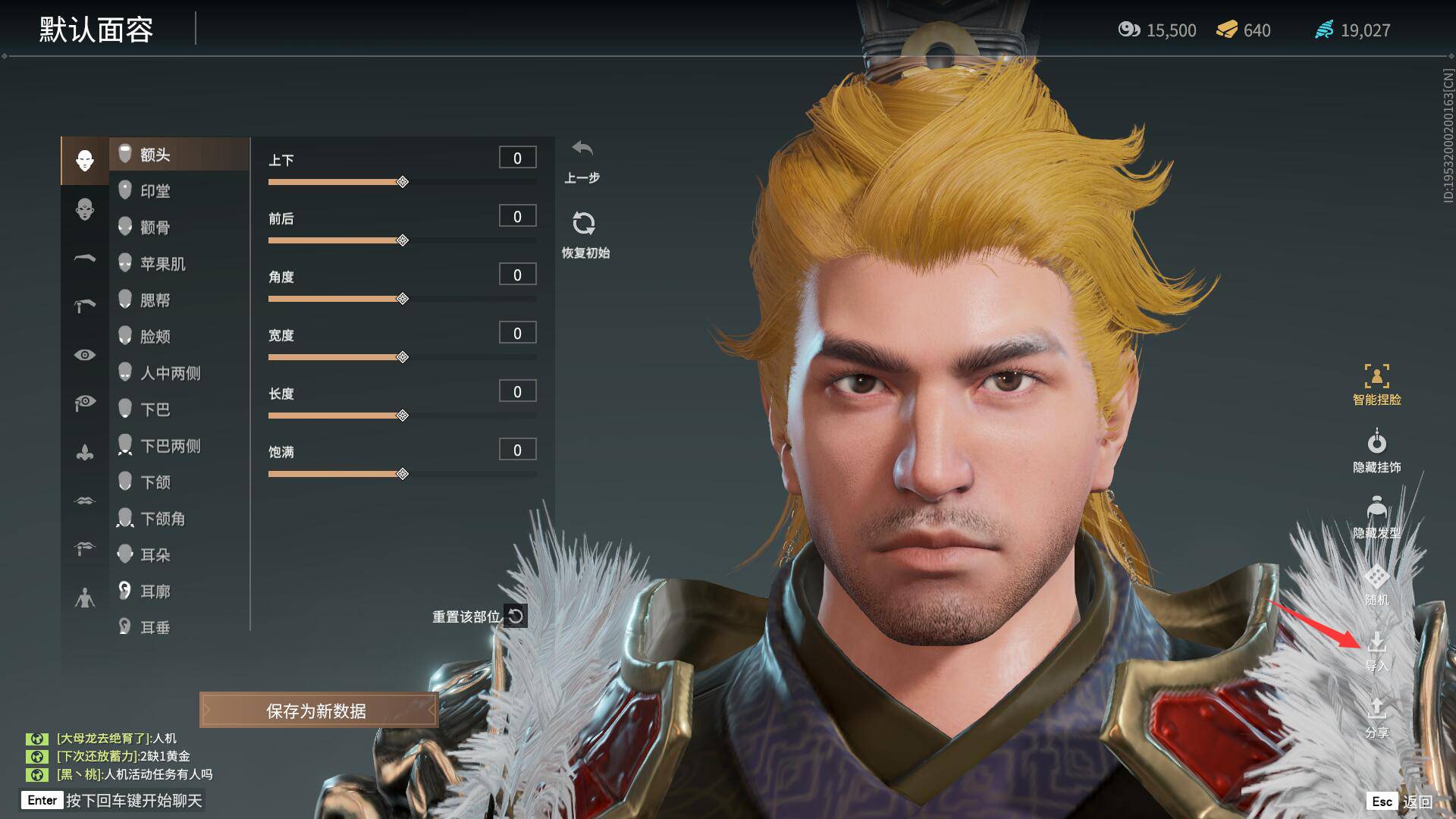Toggle 隐藏发型 hide hairstyle
The width and height of the screenshot is (1456, 819).
click(x=1376, y=517)
